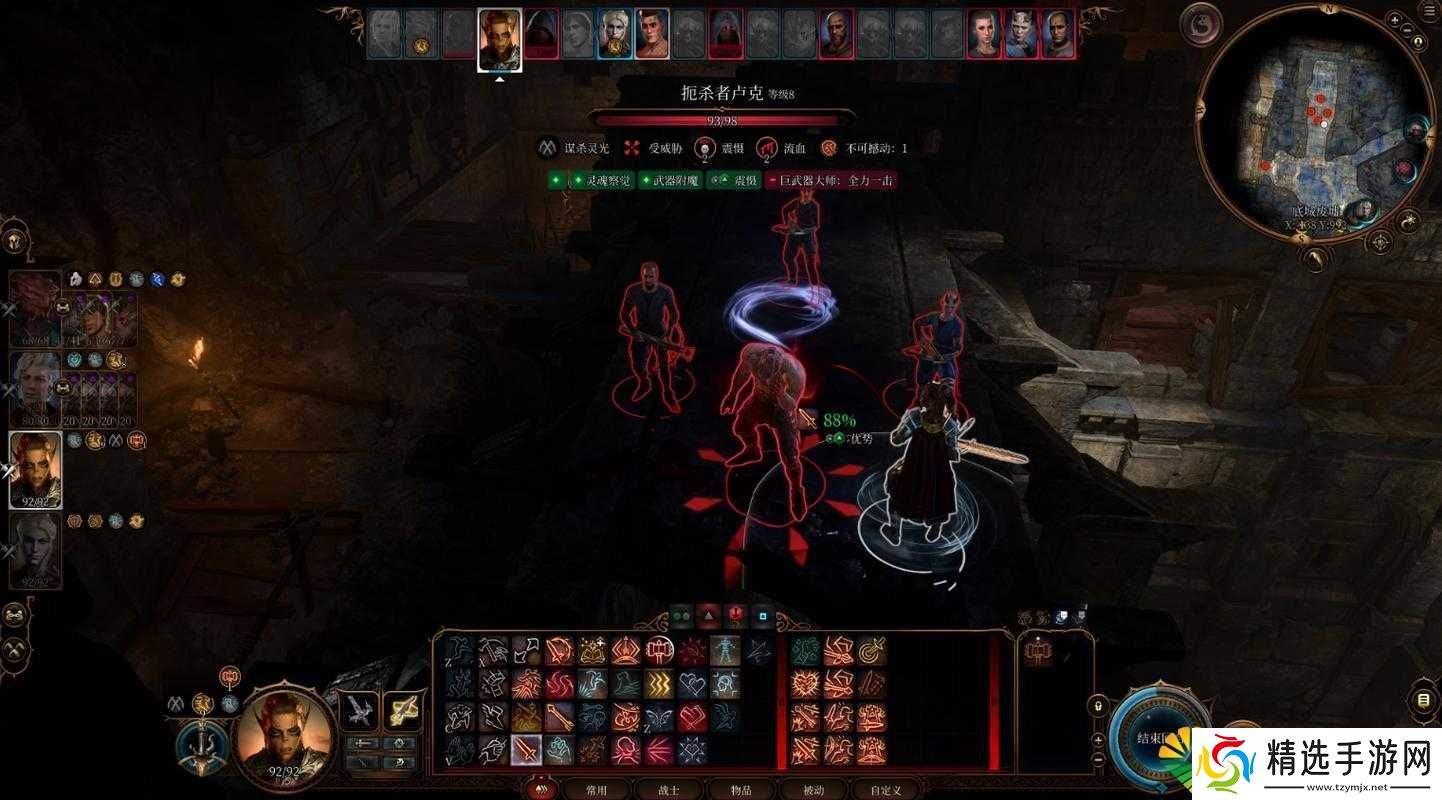Toggle the hotbar lock button
The width and height of the screenshot is (1442, 800).
(1098, 707)
